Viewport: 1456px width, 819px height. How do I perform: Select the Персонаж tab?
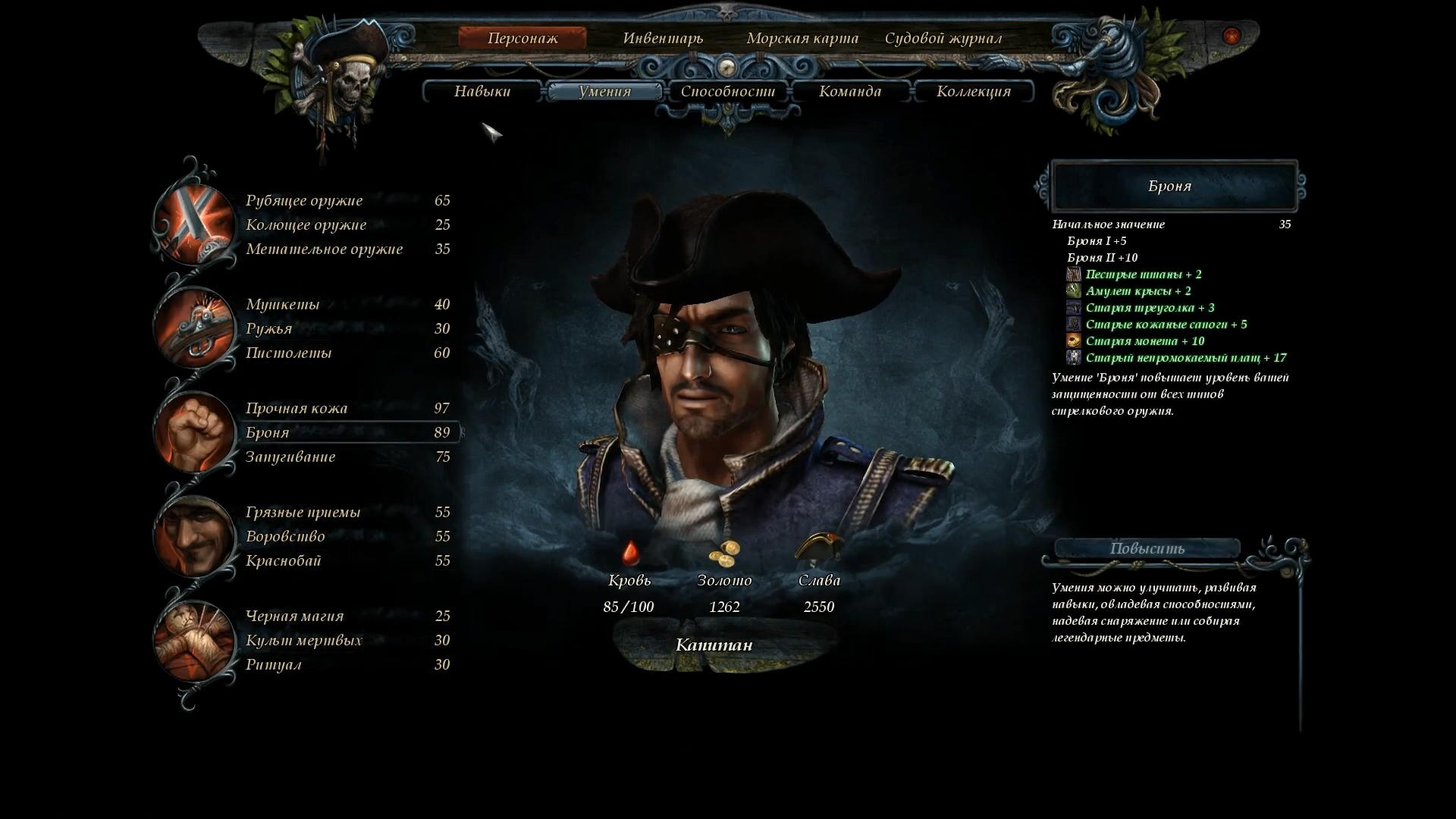pyautogui.click(x=522, y=38)
